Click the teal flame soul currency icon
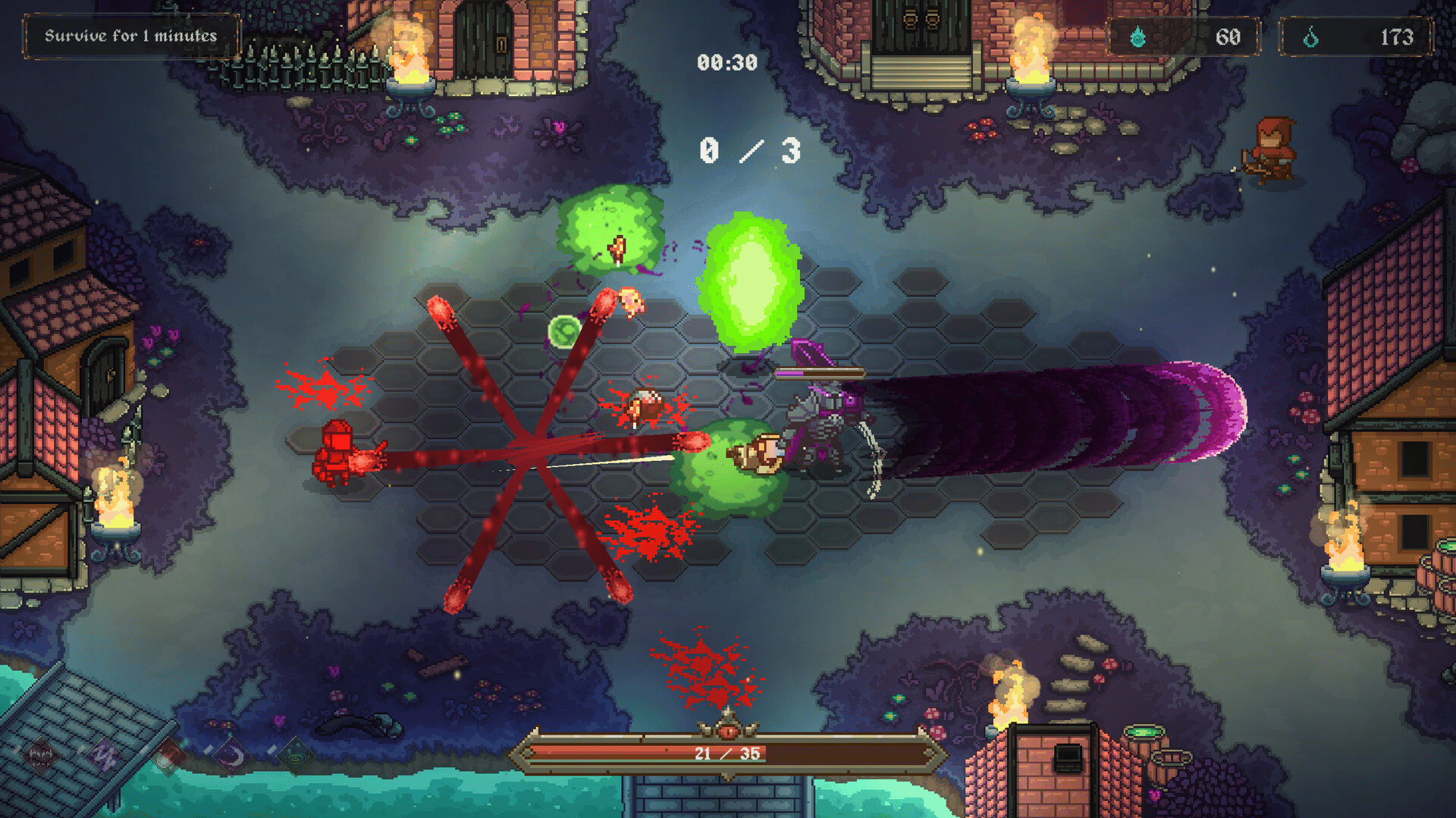The image size is (1456, 818). pyautogui.click(x=1137, y=36)
